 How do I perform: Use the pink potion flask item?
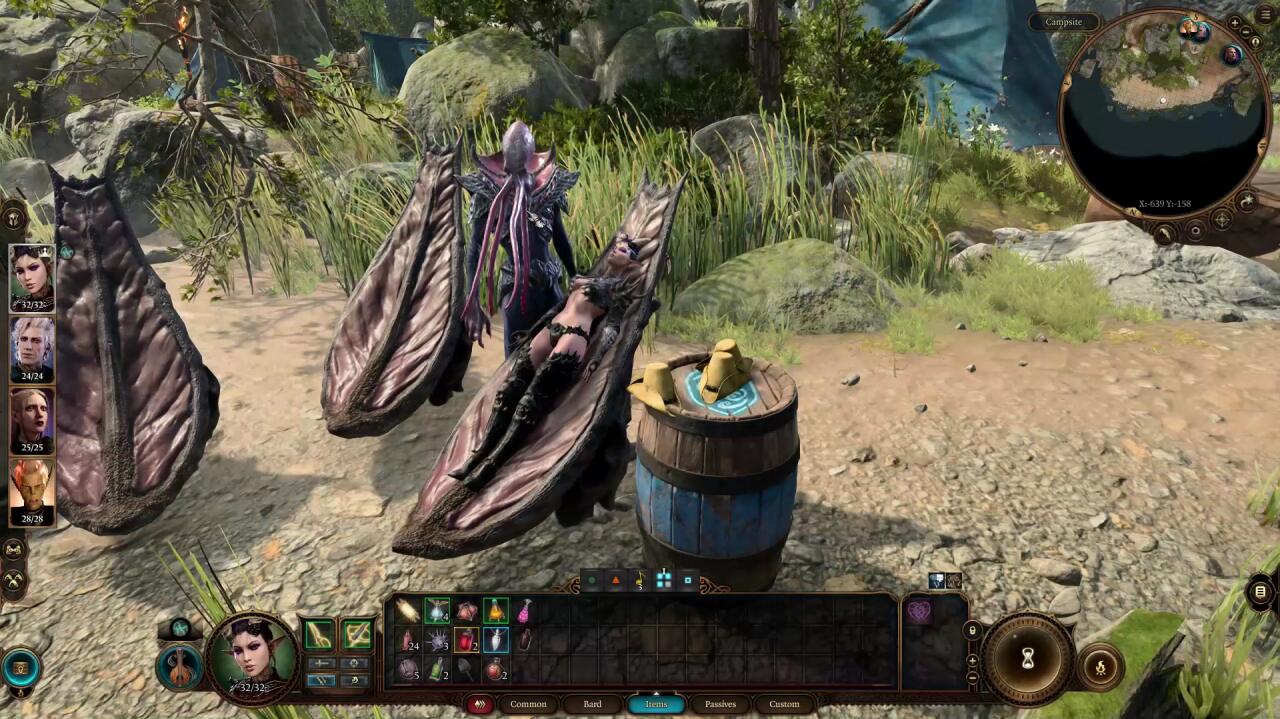pyautogui.click(x=523, y=611)
